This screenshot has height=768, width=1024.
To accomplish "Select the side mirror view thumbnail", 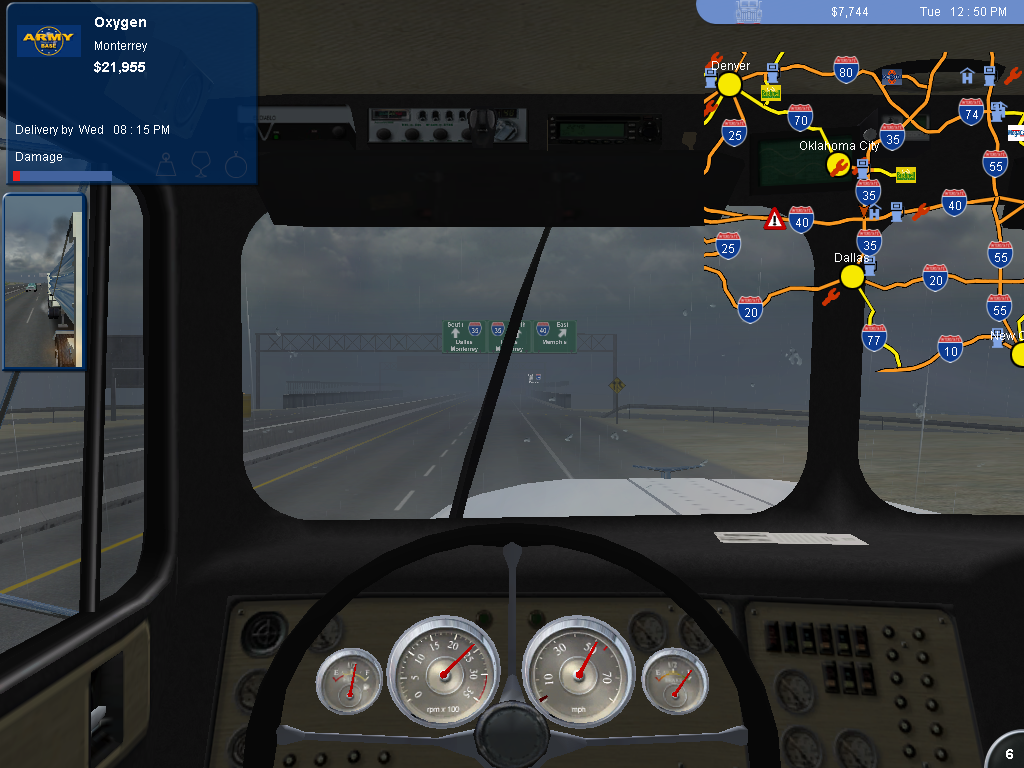I will coord(44,281).
